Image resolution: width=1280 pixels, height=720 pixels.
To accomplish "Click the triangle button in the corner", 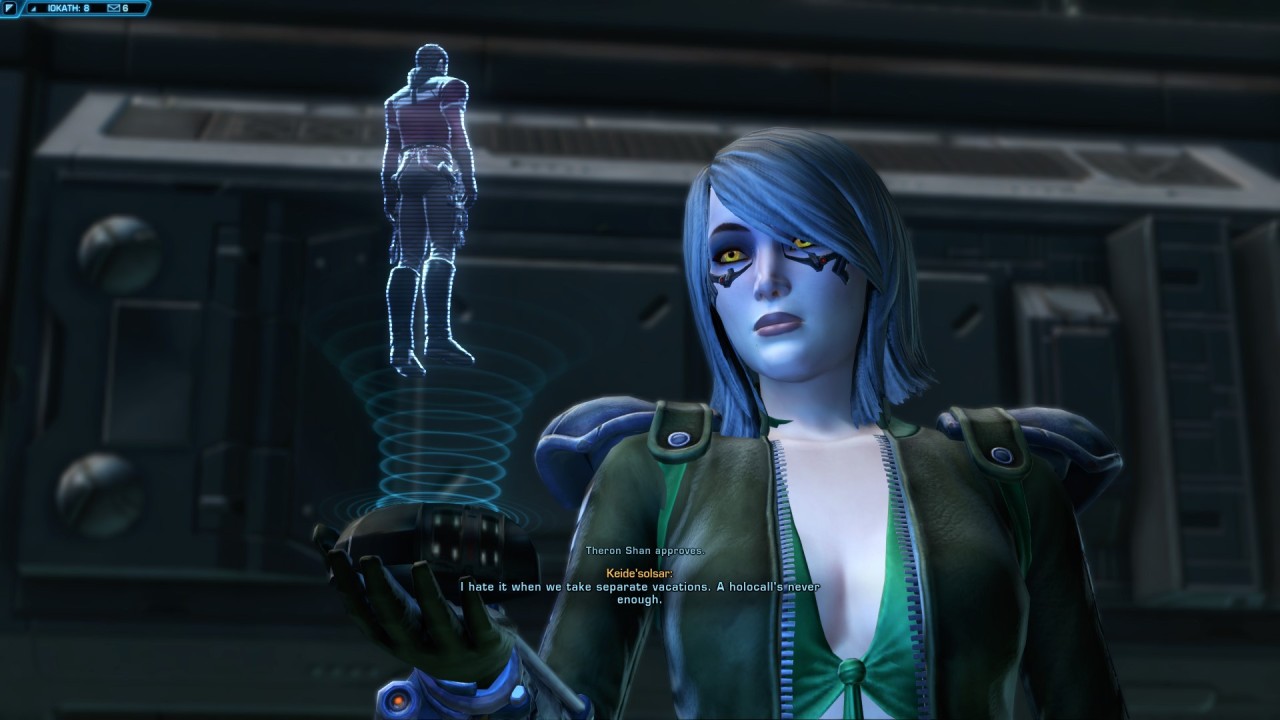I will (9, 8).
